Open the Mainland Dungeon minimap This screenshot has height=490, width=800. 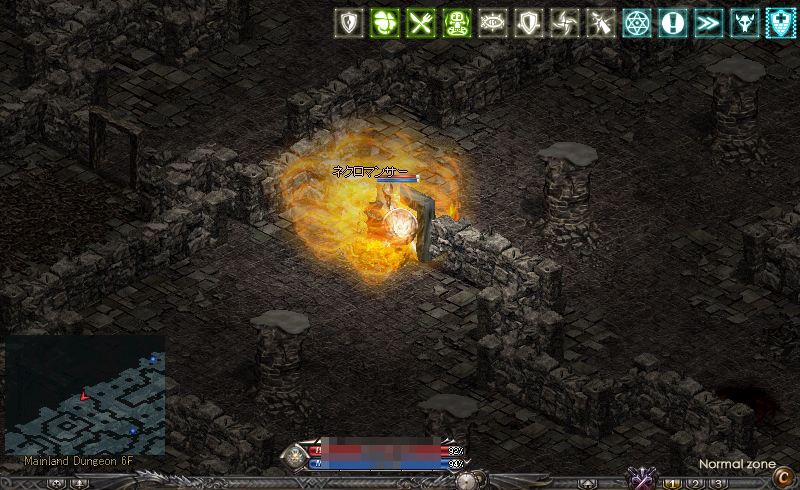pos(85,395)
